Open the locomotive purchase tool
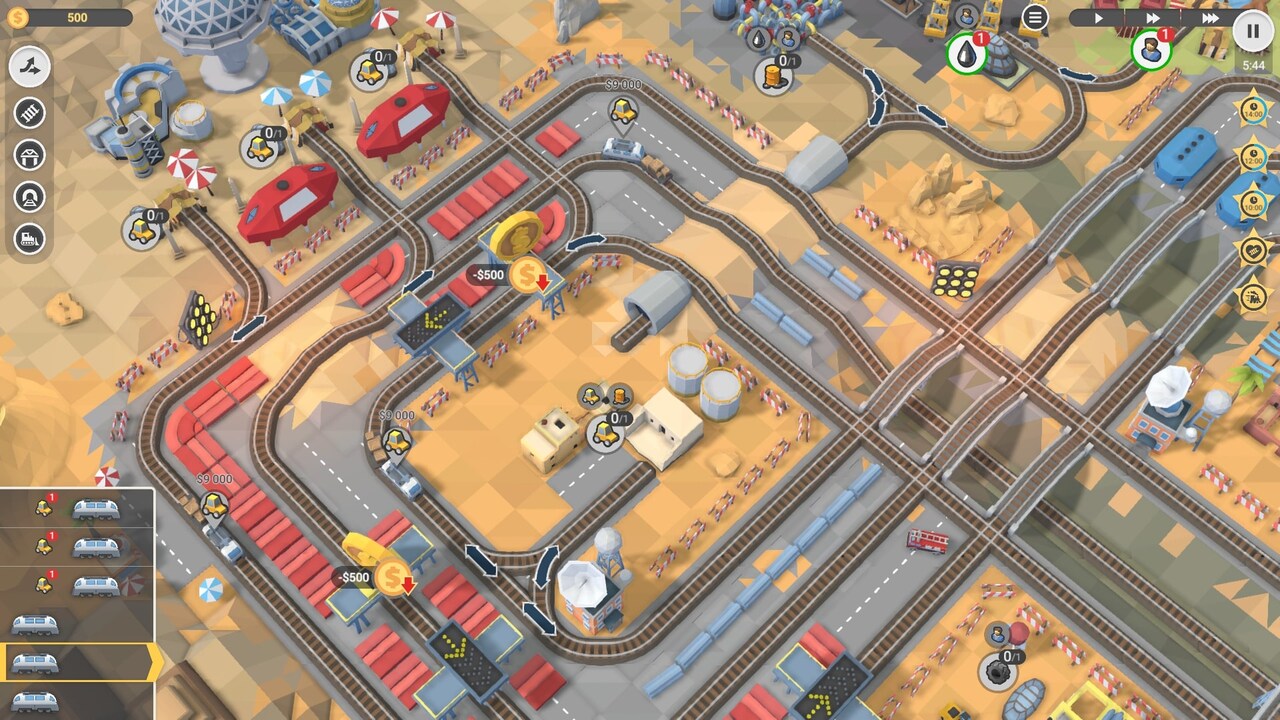 tap(30, 240)
